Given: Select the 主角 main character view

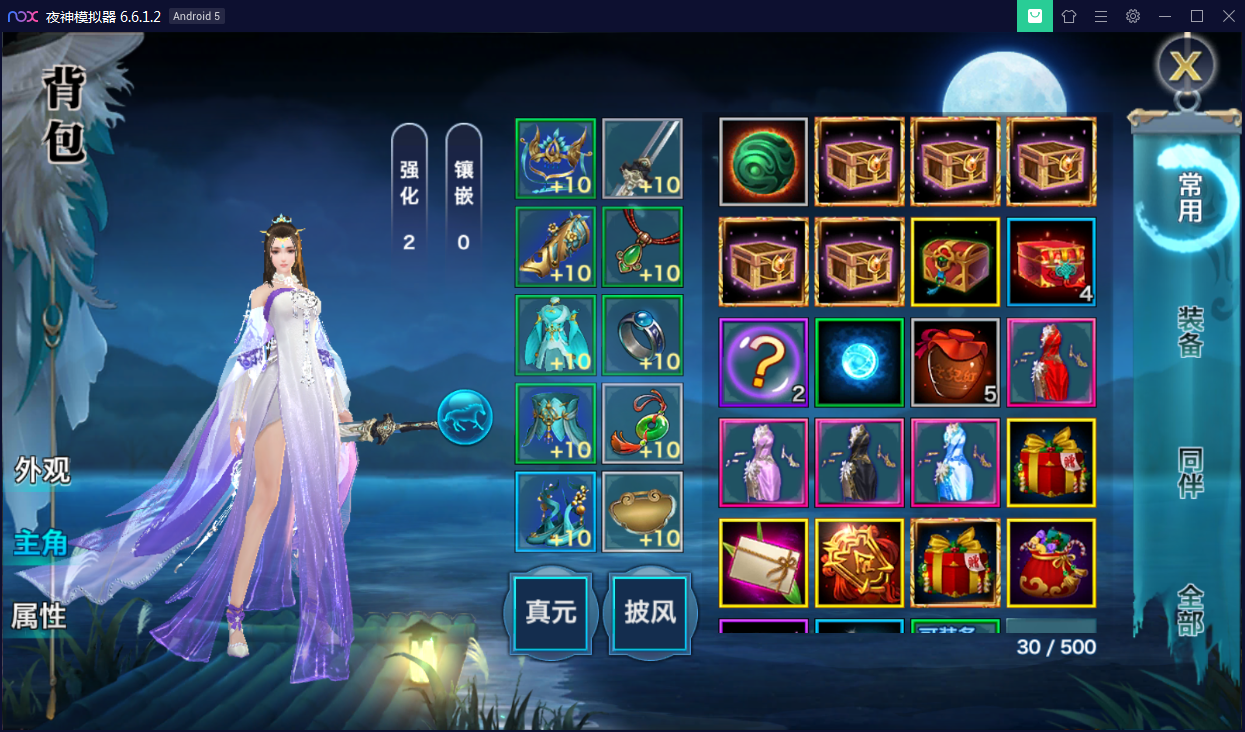Looking at the screenshot, I should point(40,543).
